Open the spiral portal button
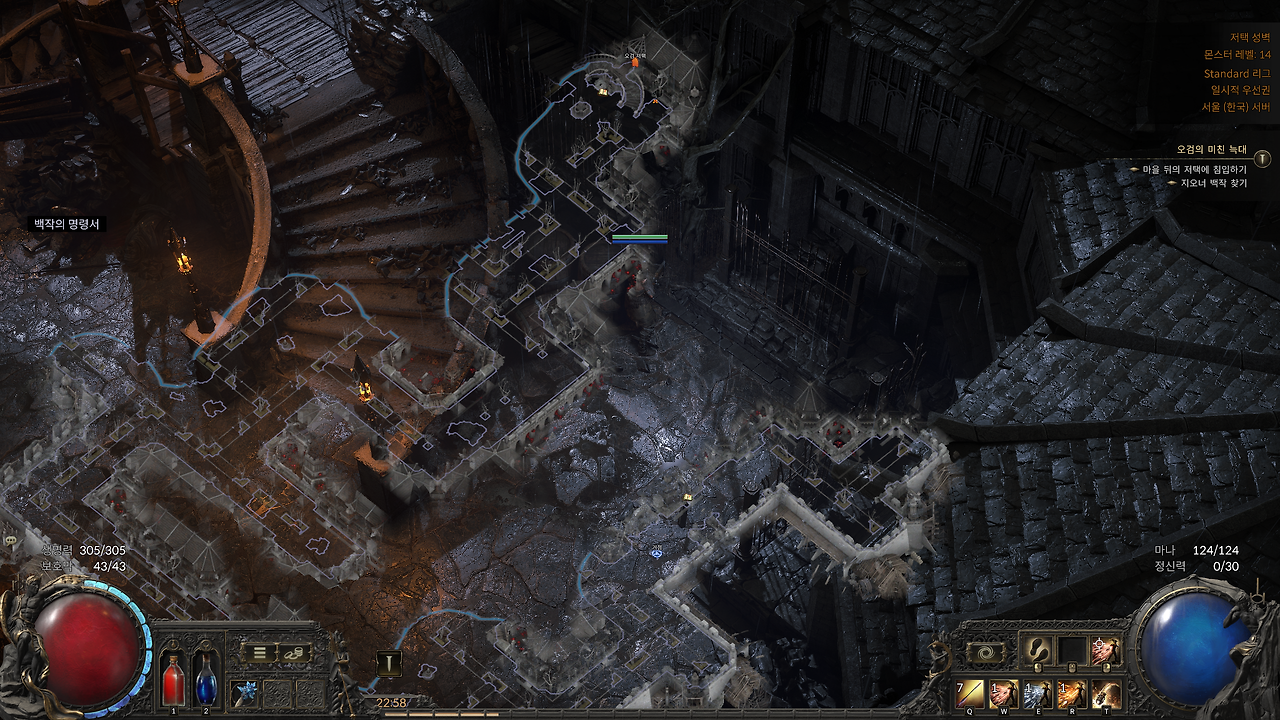The width and height of the screenshot is (1280, 720). click(984, 652)
